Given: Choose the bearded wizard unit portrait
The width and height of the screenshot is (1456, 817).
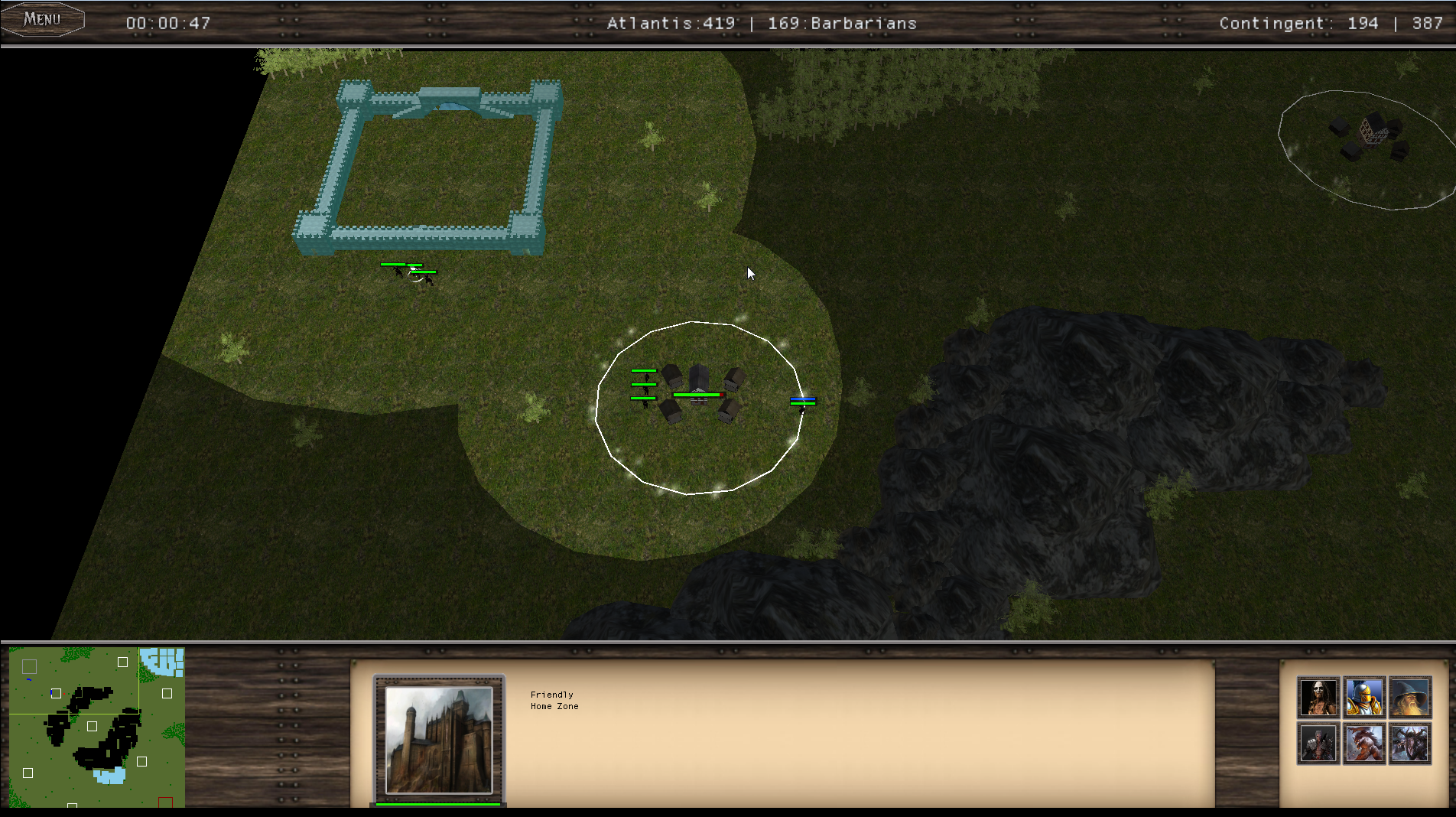Looking at the screenshot, I should (x=1410, y=697).
